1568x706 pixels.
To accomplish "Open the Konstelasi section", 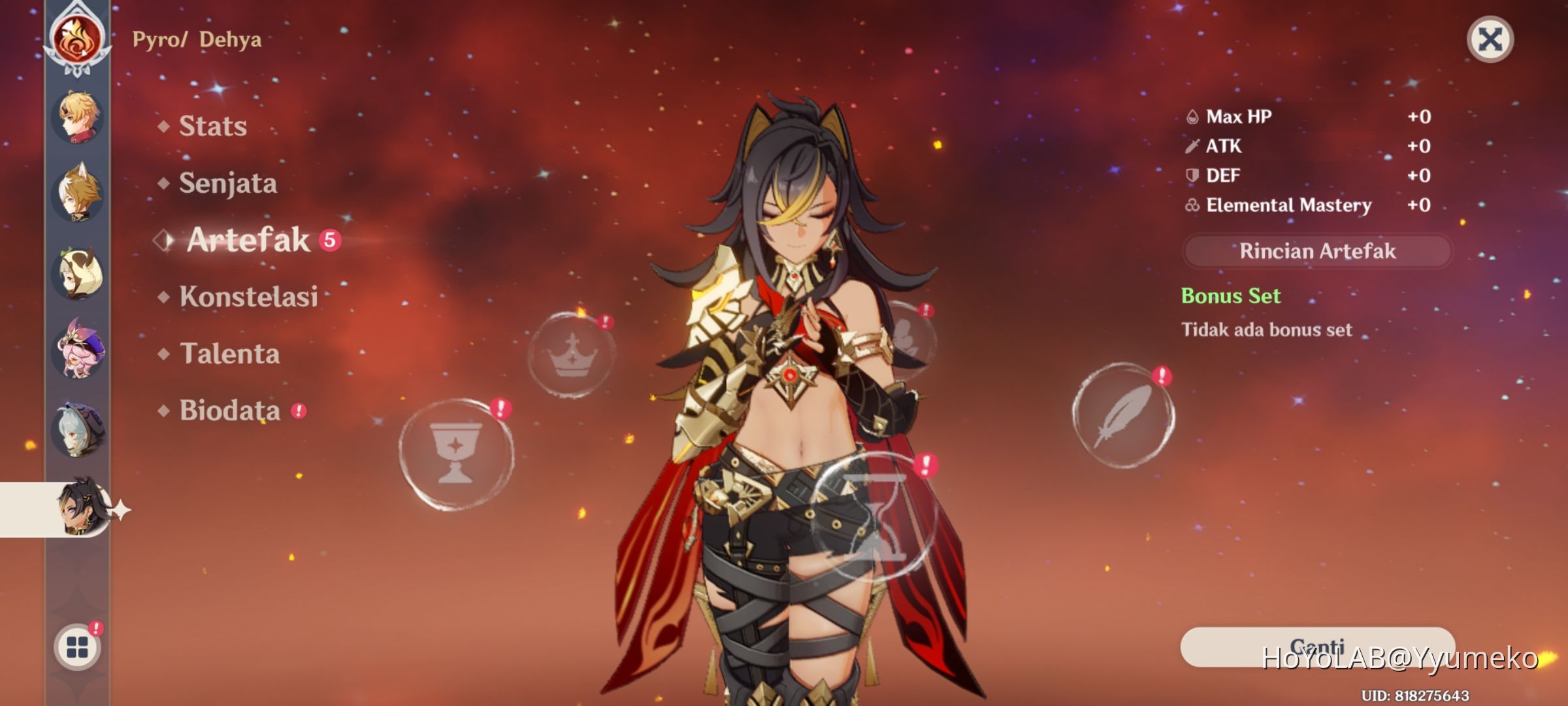I will point(248,298).
